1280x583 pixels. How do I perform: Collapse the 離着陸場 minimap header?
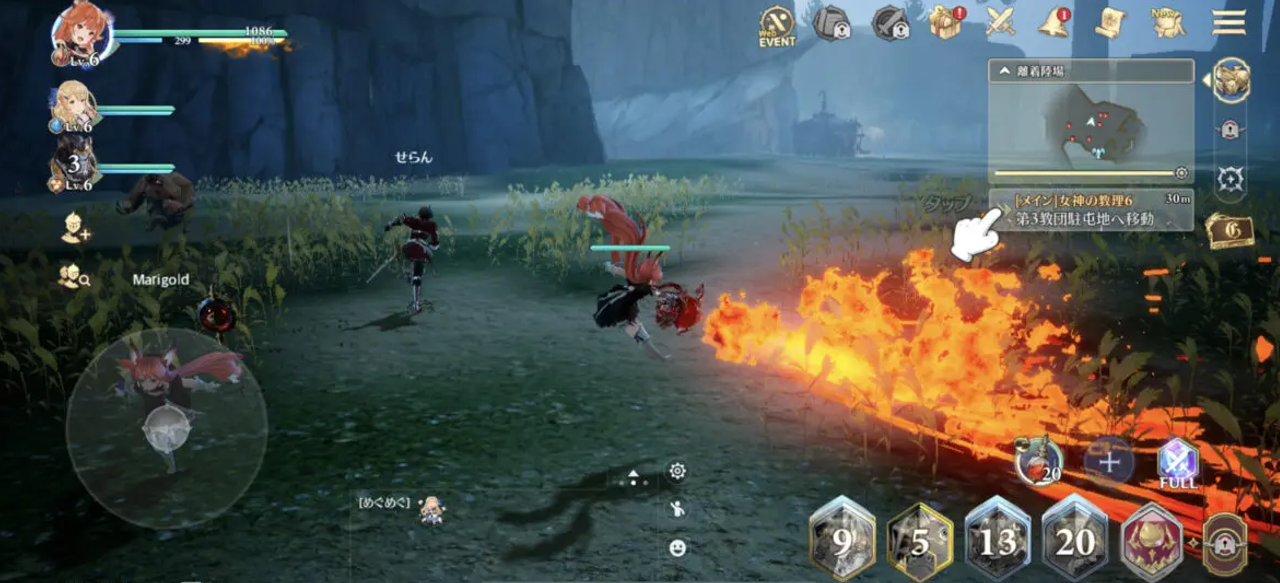coord(1001,71)
